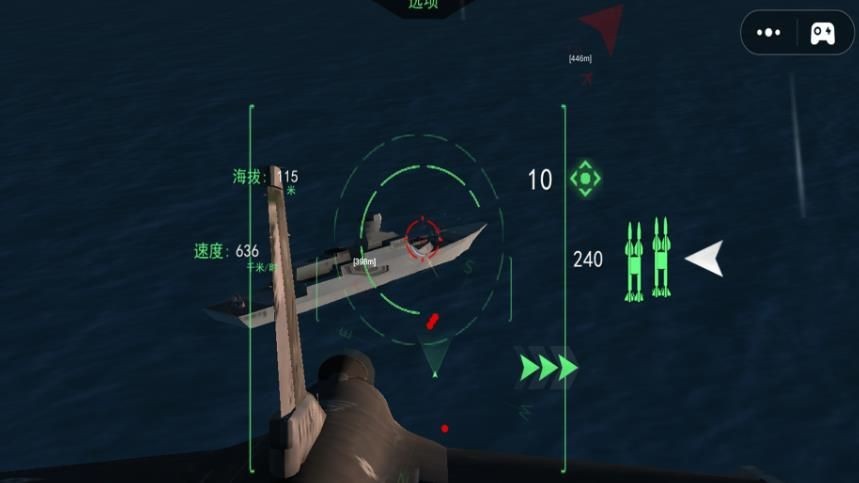The width and height of the screenshot is (859, 483).
Task: Click the white arrow beside the missiles
Action: tap(704, 259)
